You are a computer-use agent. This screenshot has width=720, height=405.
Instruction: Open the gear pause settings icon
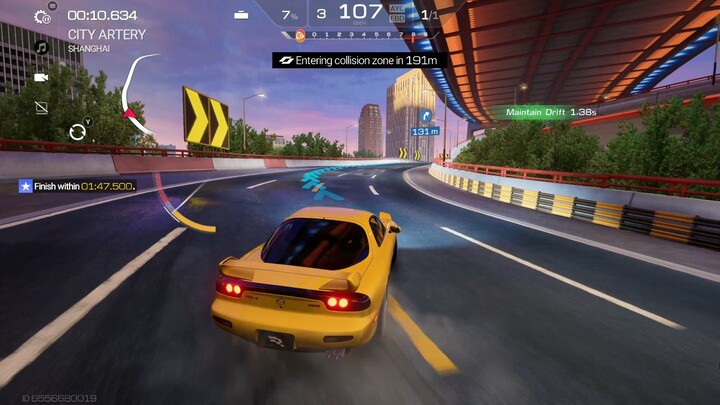pos(42,17)
